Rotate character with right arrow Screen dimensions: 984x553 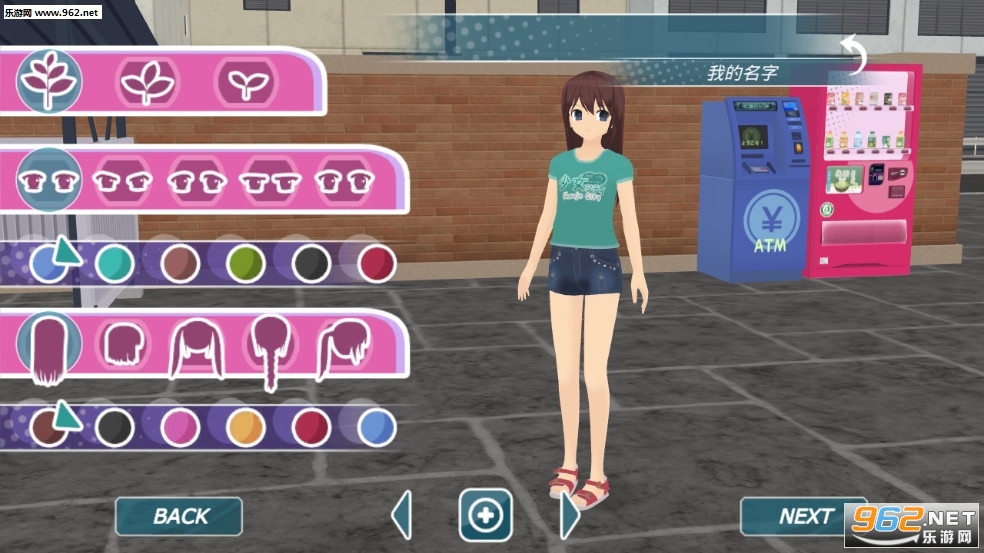(569, 516)
